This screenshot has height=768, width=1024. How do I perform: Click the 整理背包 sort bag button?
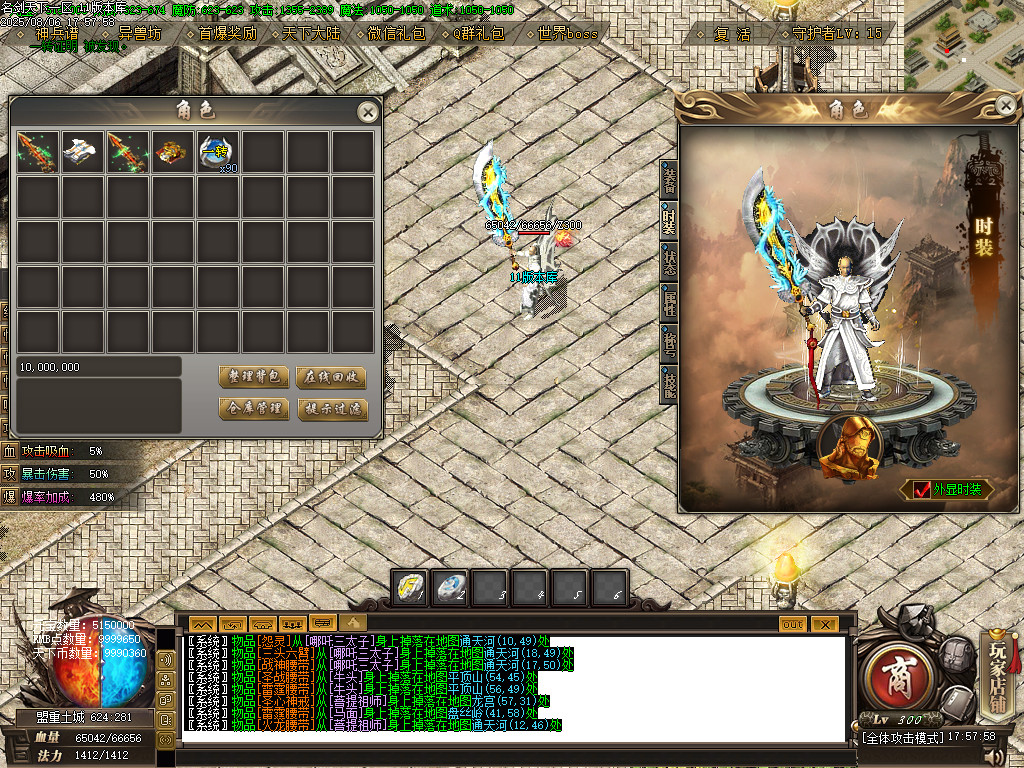254,377
